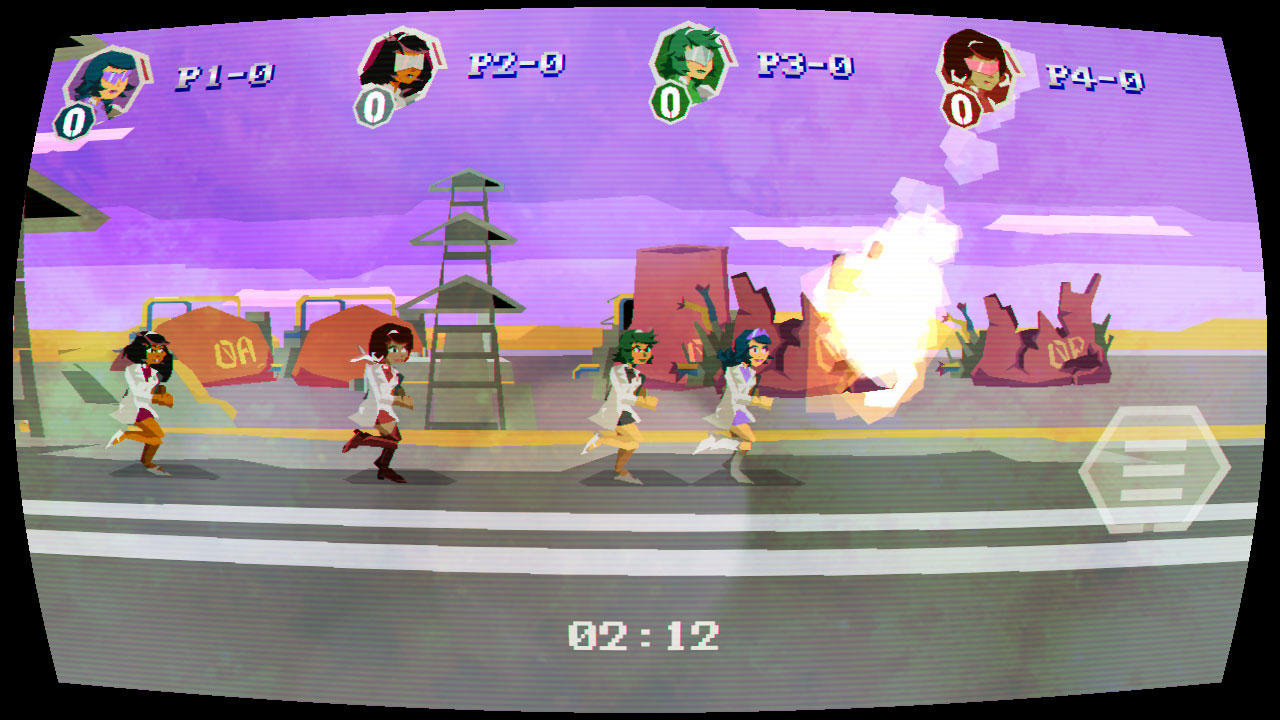Choose the P3 green-haired character portrait
The image size is (1280, 720).
tap(692, 62)
